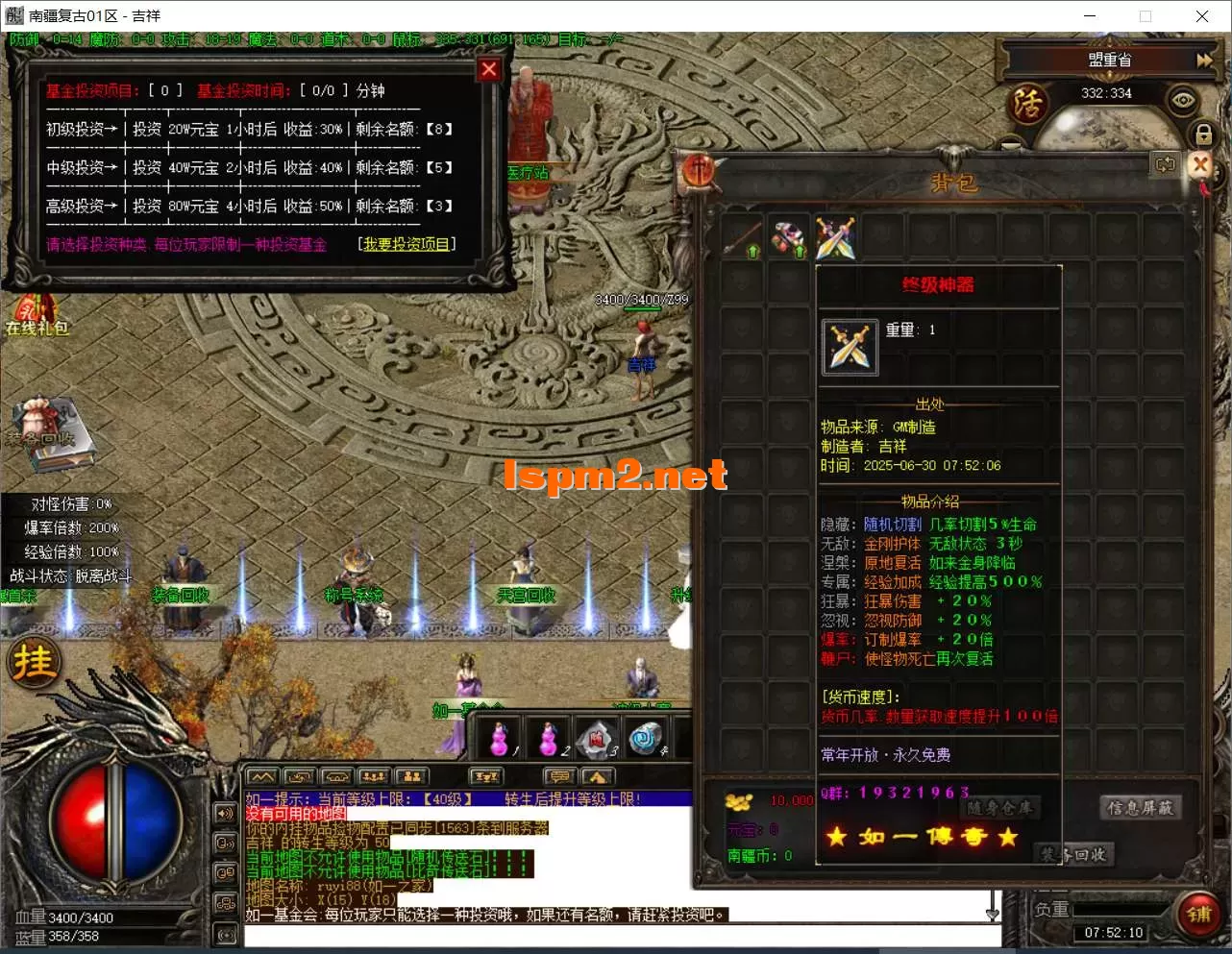Close the 背包 backpack panel
This screenshot has width=1232, height=954.
click(1199, 164)
